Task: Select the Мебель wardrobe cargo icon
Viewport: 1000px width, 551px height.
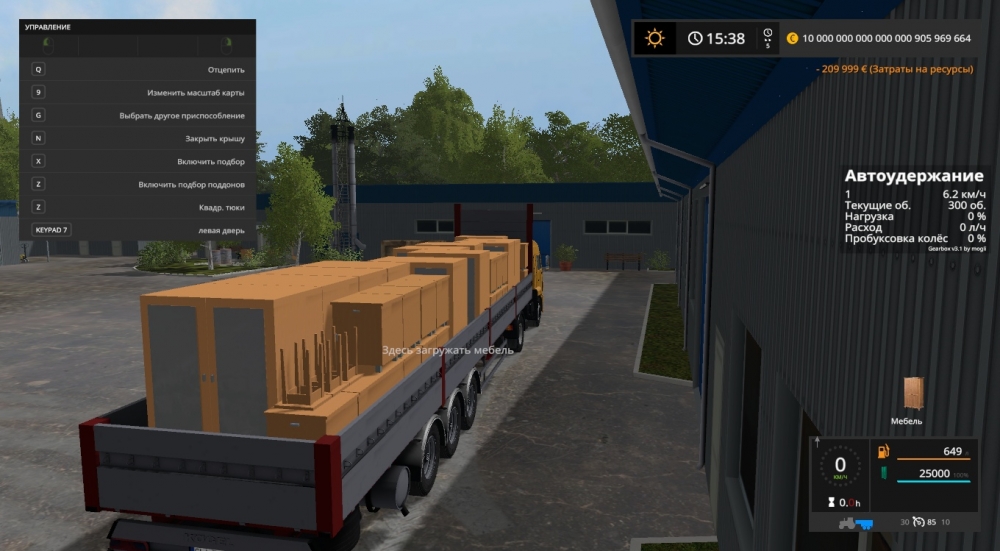Action: pyautogui.click(x=914, y=394)
